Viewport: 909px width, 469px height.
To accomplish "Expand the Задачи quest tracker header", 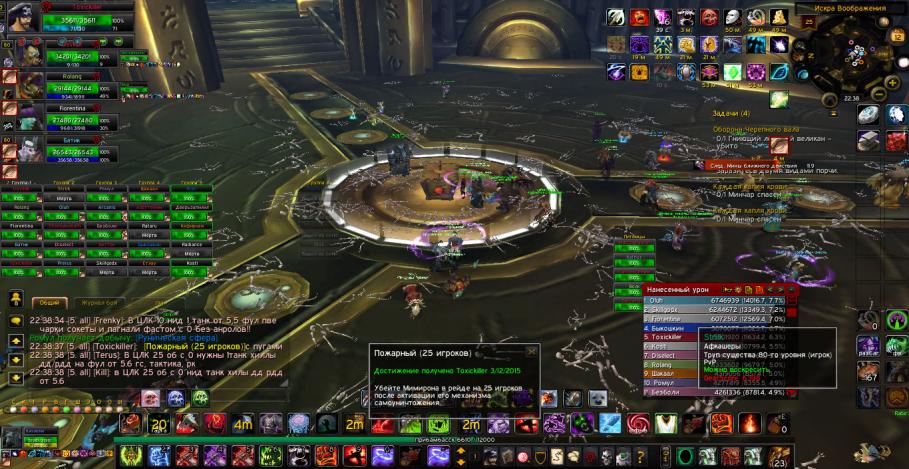I will click(731, 114).
